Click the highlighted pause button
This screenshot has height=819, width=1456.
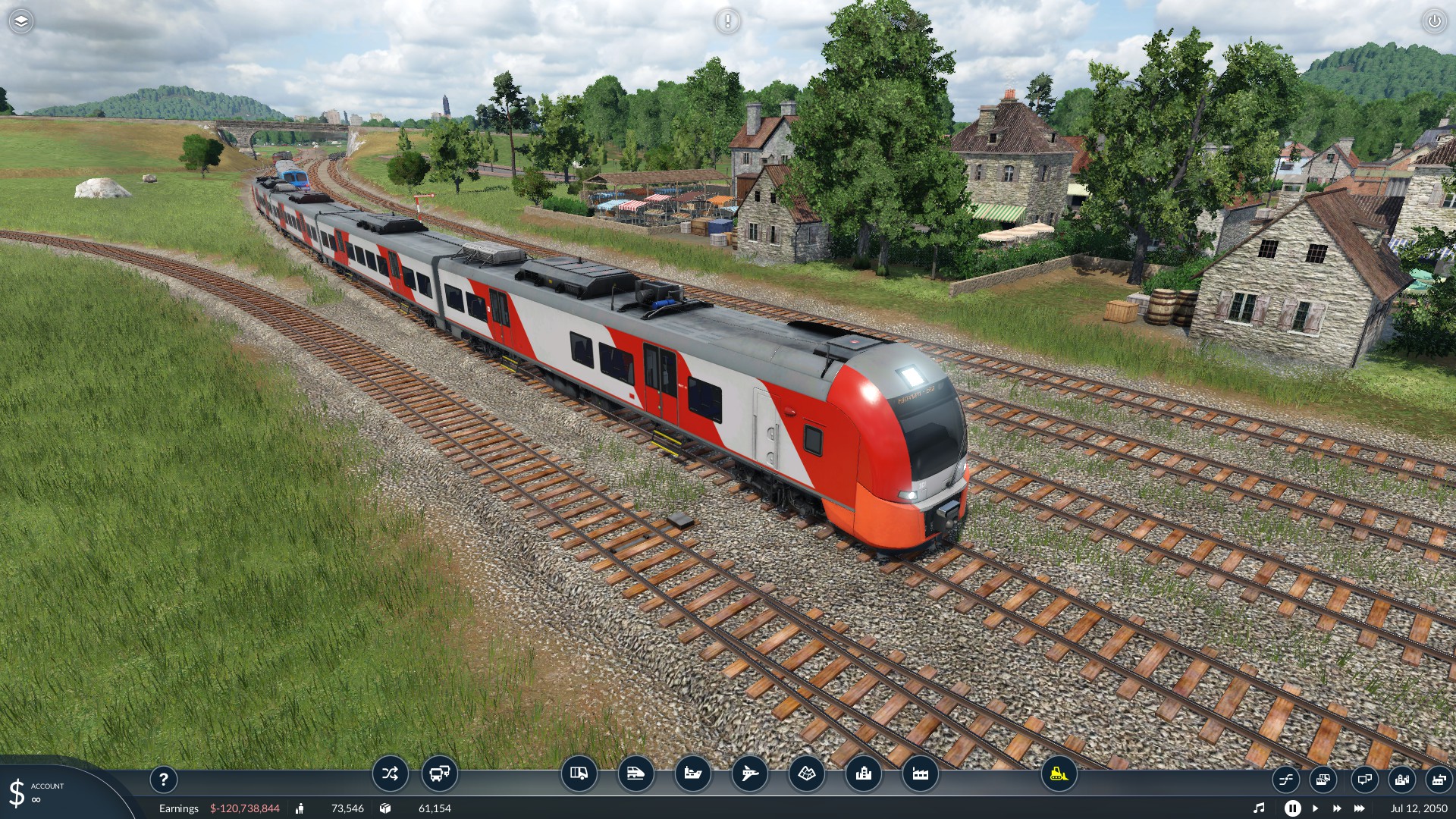(1292, 808)
